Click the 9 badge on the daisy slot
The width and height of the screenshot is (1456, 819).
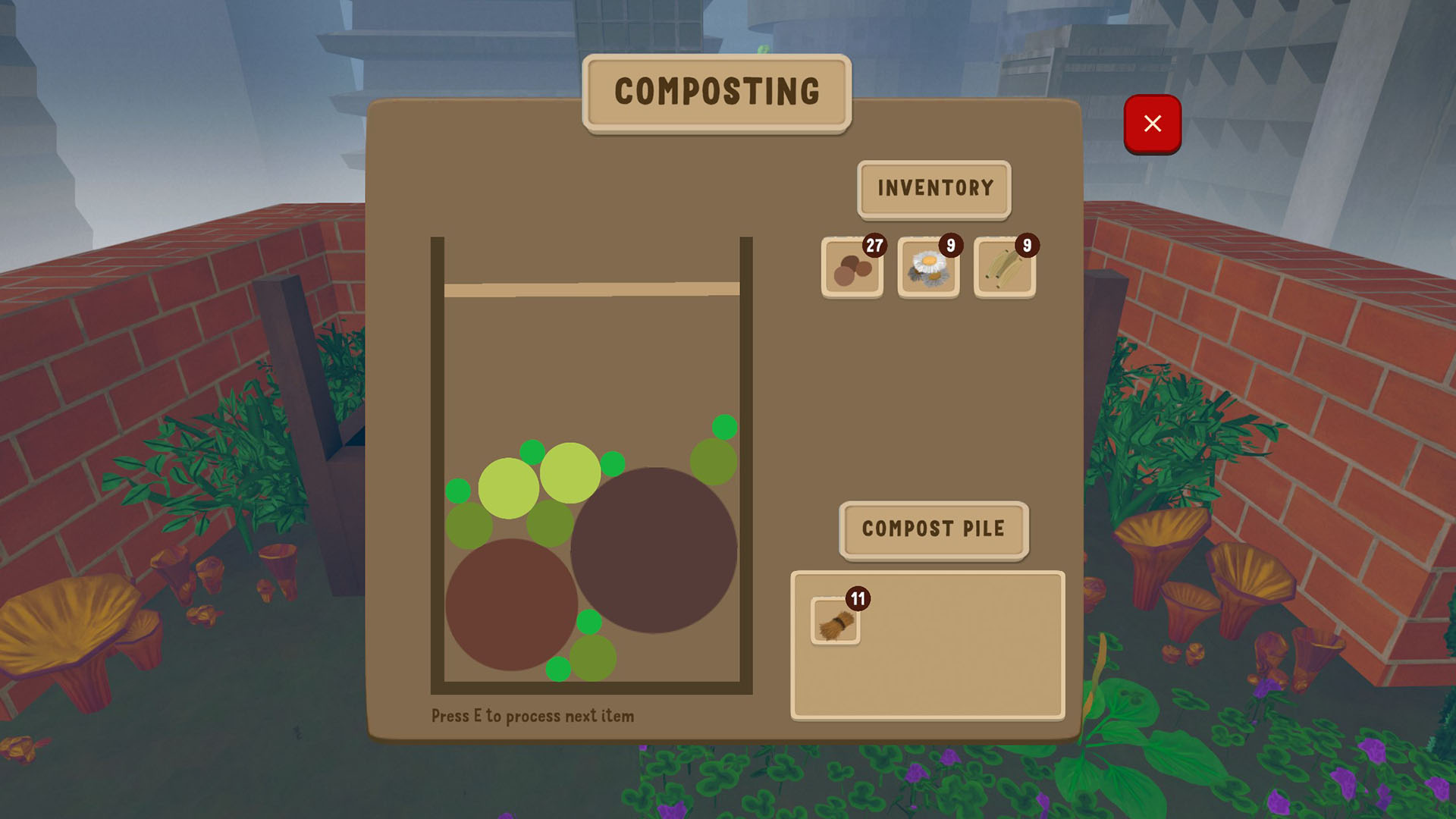(950, 245)
